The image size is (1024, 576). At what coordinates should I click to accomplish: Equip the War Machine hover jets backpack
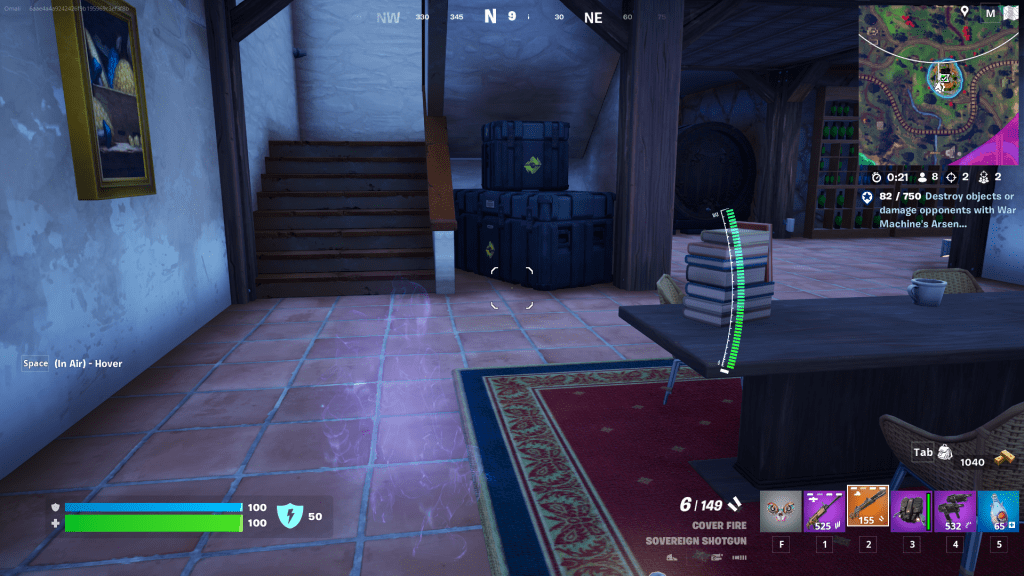tap(911, 511)
